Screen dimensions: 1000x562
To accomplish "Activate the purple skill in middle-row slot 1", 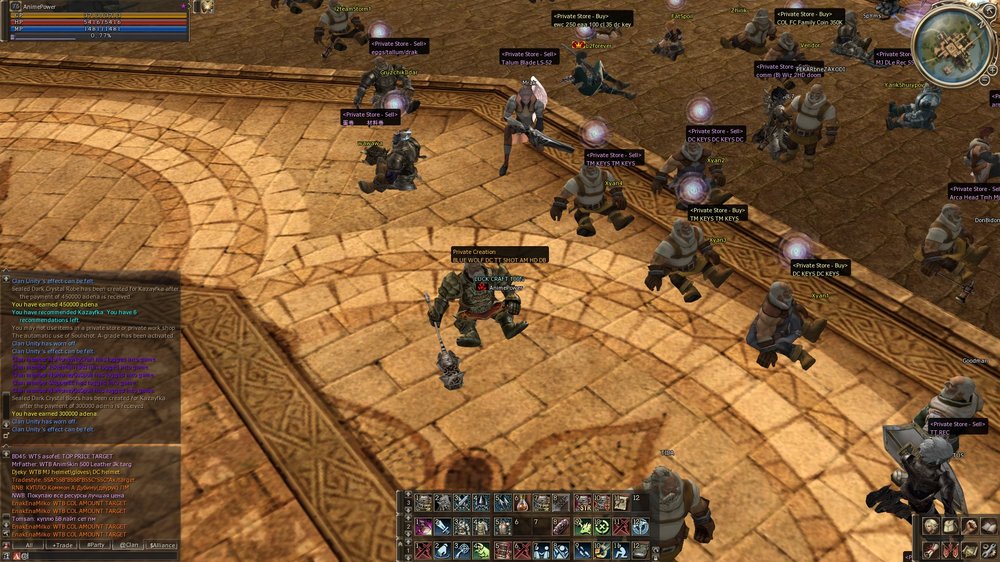I will [424, 527].
